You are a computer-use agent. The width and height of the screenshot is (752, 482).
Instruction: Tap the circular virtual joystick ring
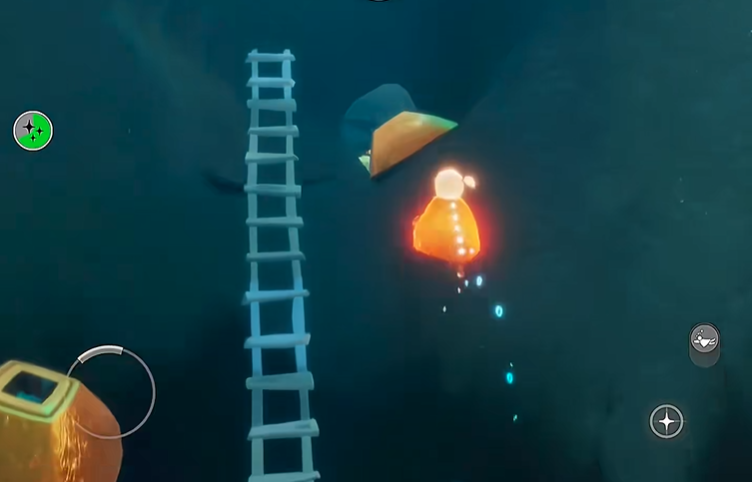pyautogui.click(x=110, y=392)
